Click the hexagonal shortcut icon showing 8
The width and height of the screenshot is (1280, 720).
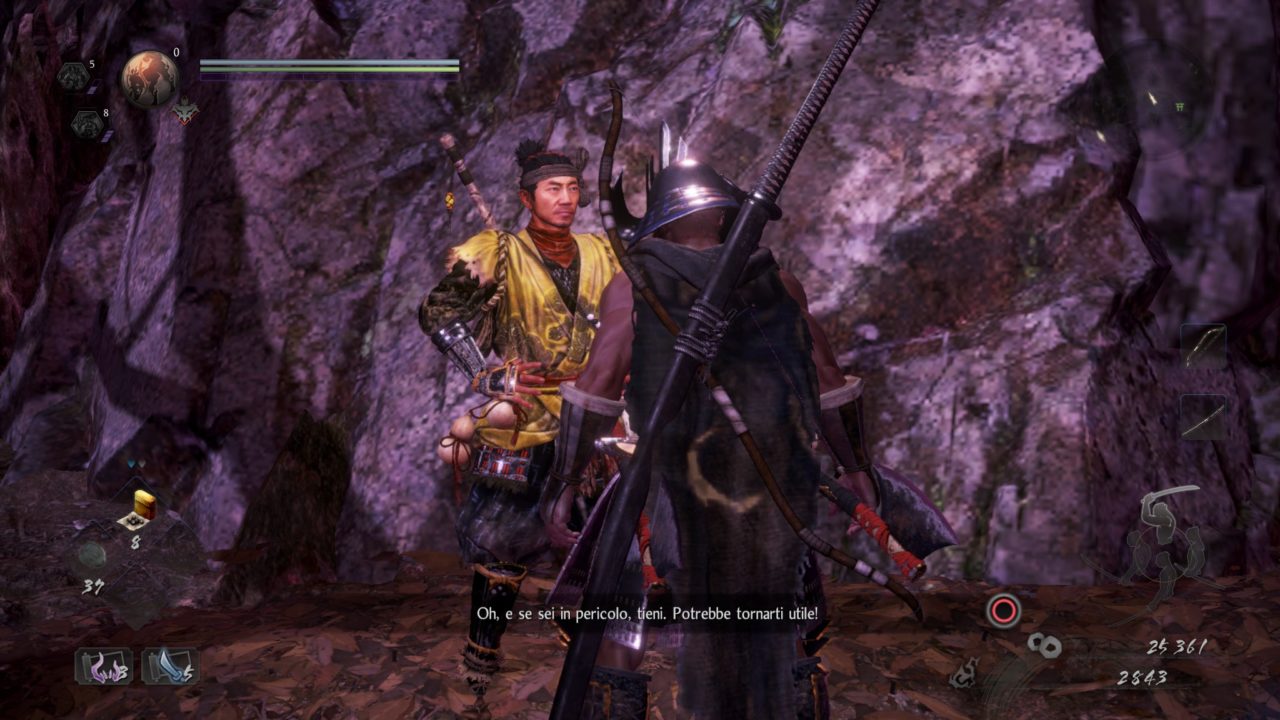(85, 124)
